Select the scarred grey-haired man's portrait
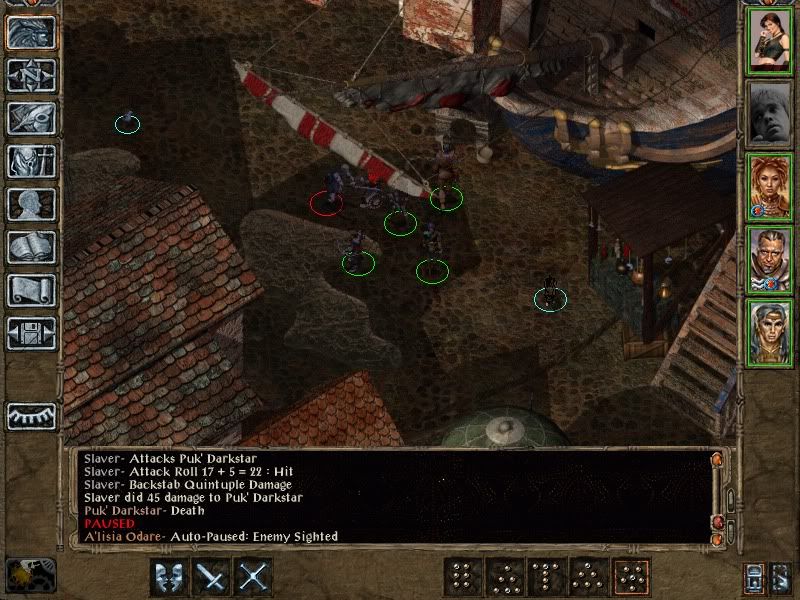This screenshot has width=800, height=600. pyautogui.click(x=769, y=259)
